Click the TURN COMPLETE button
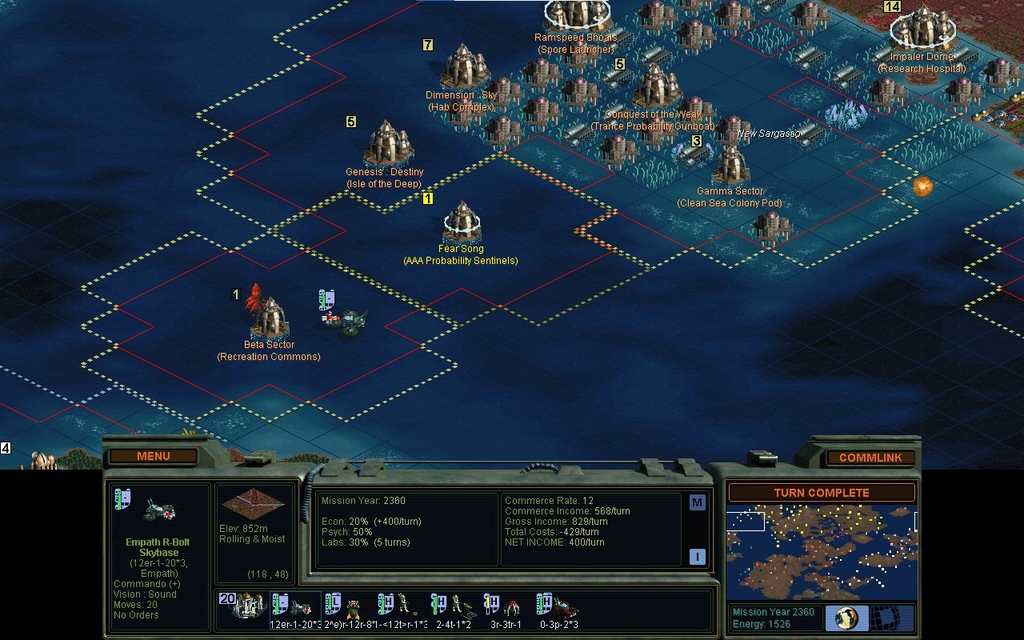Viewport: 1024px width, 640px height. point(821,493)
